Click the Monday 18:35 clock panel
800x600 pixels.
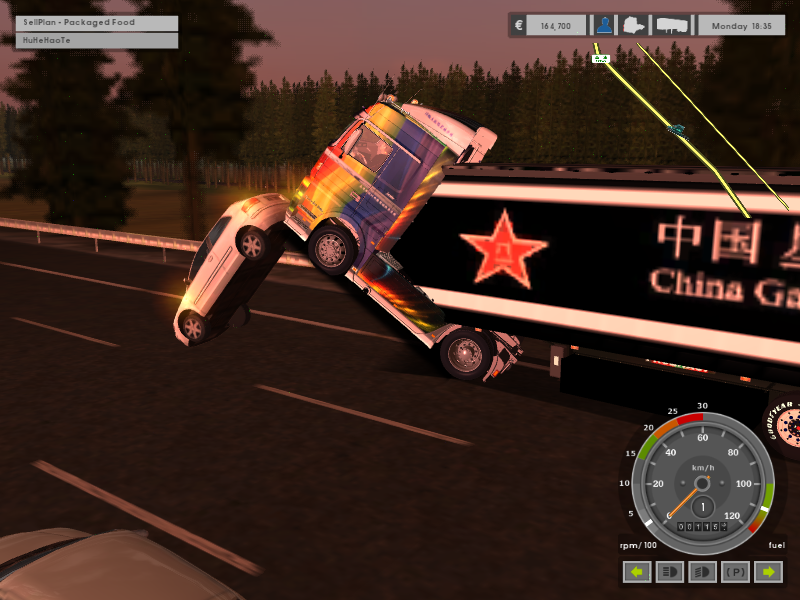pos(741,25)
